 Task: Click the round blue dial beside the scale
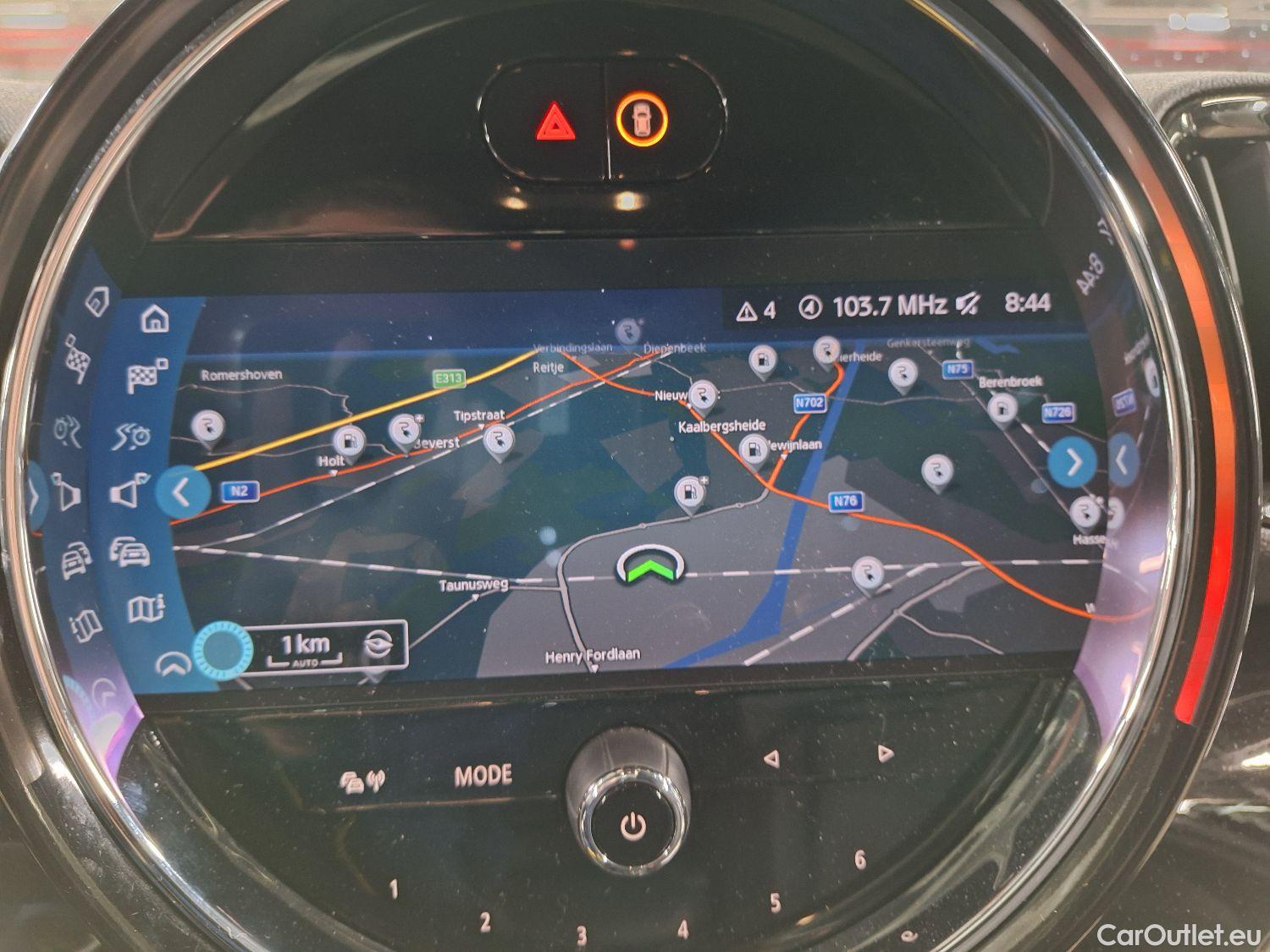pos(224,649)
